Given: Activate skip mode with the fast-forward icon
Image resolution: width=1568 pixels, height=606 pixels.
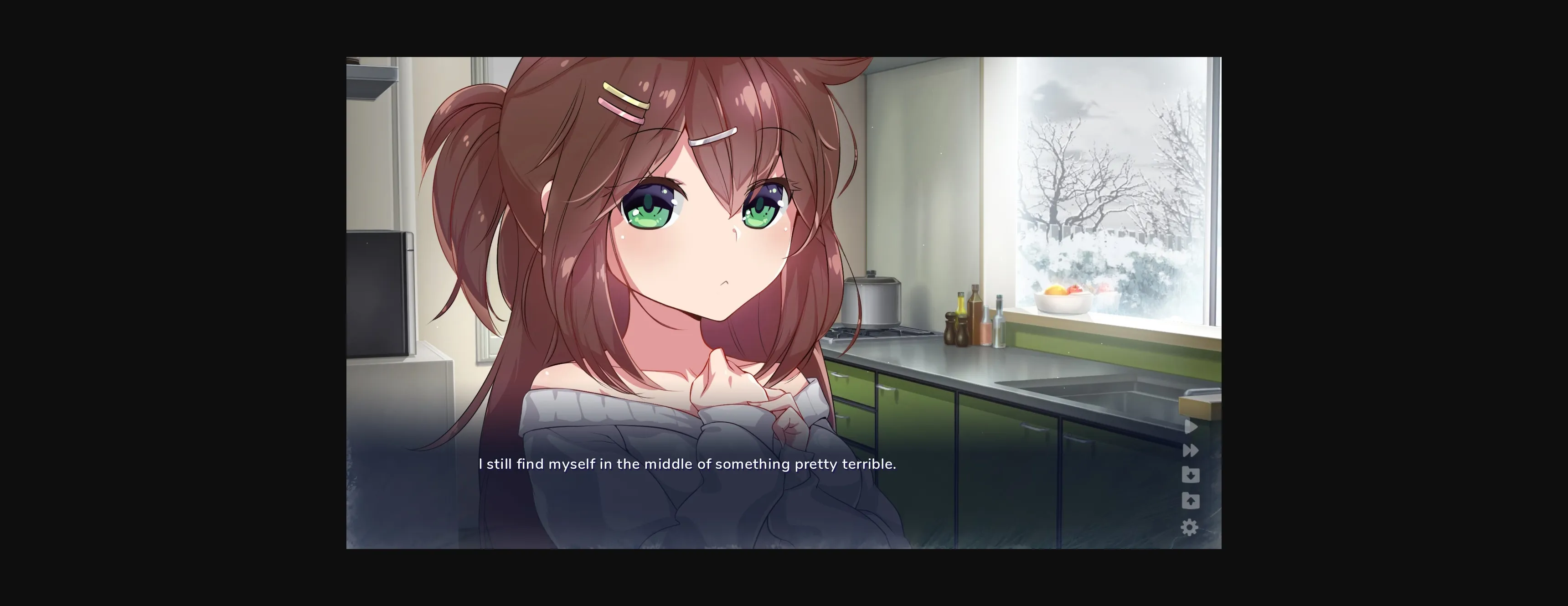Looking at the screenshot, I should pos(1190,451).
